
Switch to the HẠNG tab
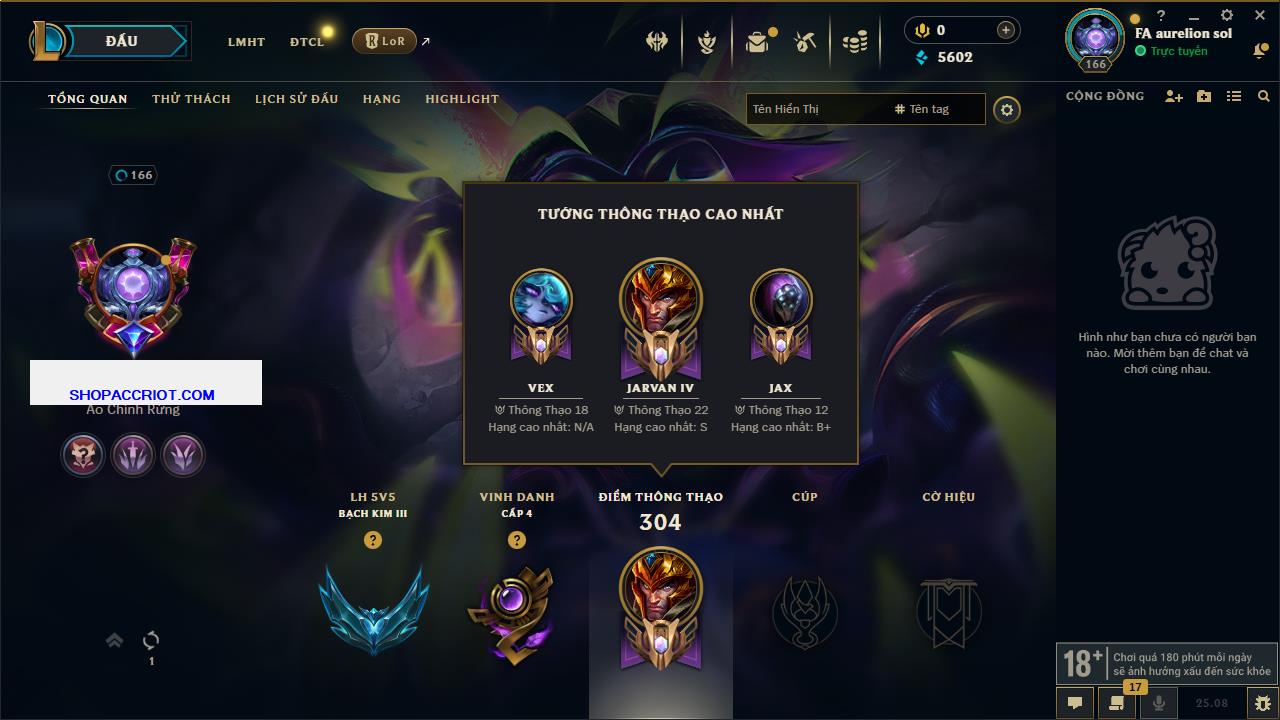coord(381,99)
